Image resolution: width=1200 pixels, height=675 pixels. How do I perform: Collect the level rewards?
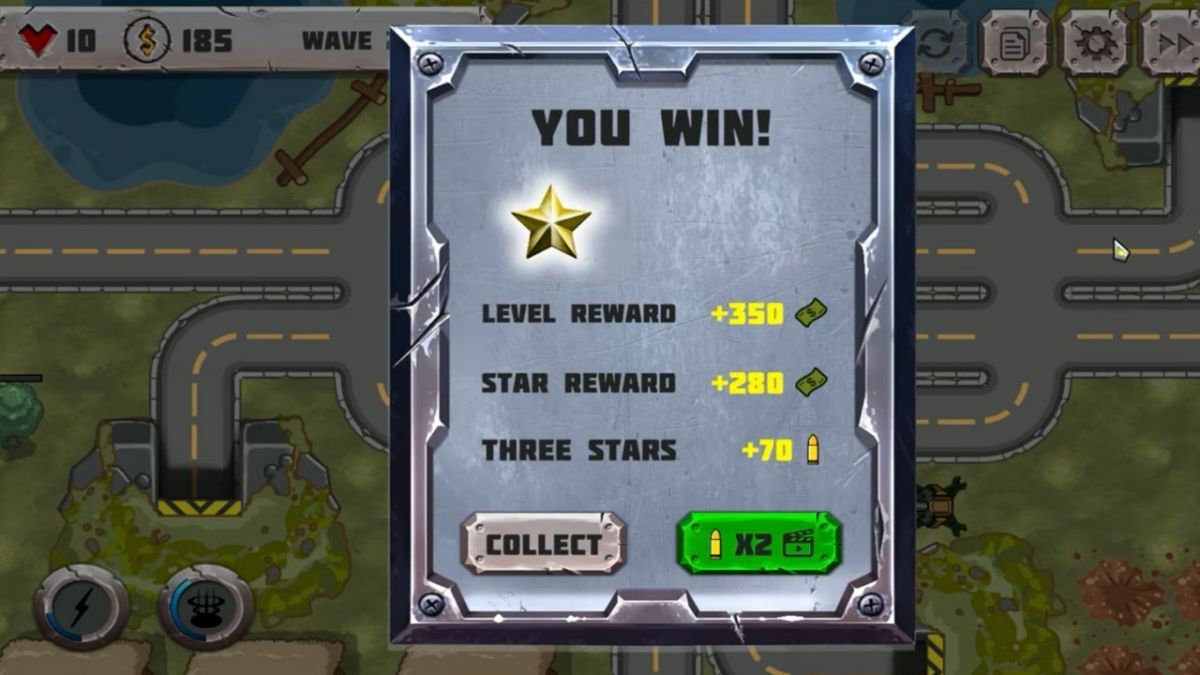coord(543,544)
